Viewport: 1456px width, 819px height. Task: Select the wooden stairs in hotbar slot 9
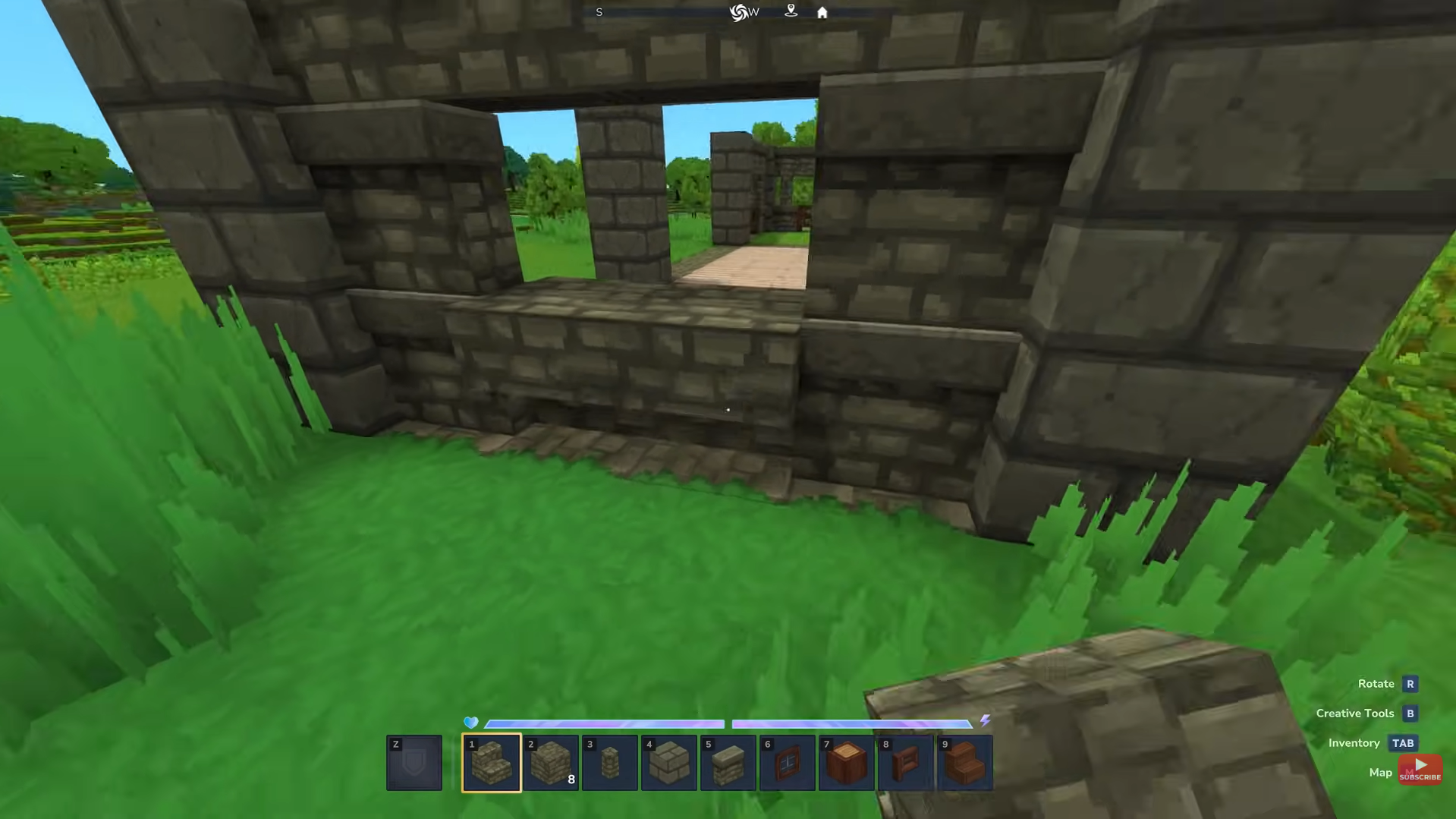tap(964, 763)
